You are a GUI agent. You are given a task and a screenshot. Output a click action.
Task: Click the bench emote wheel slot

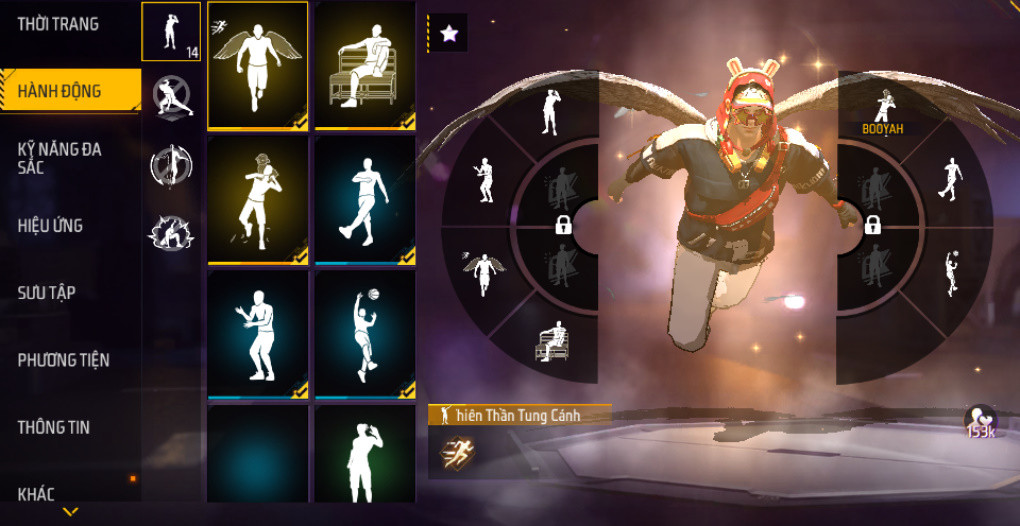coord(550,342)
